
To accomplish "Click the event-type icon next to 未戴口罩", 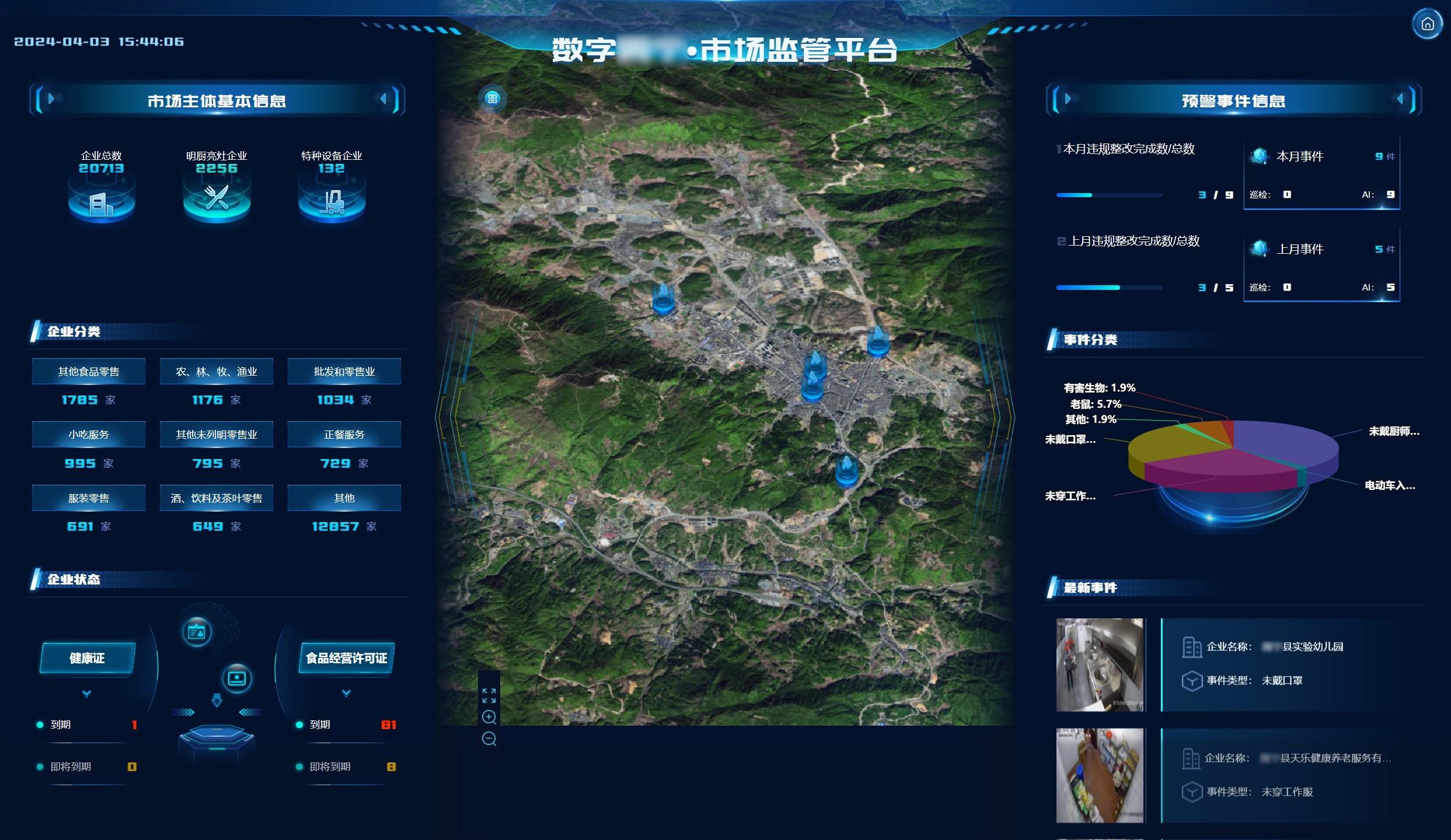I will coord(1192,680).
